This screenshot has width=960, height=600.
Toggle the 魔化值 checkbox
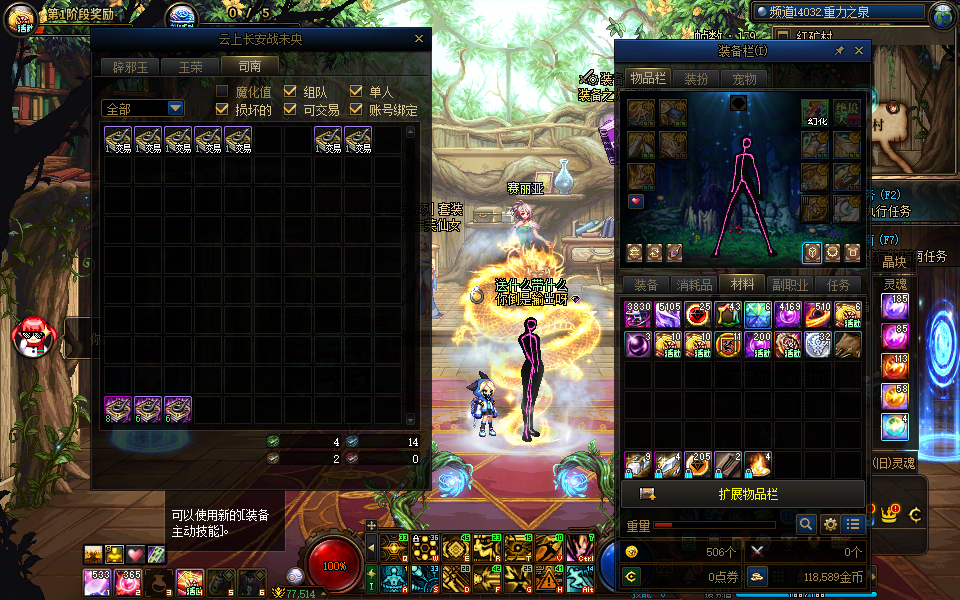tap(222, 92)
